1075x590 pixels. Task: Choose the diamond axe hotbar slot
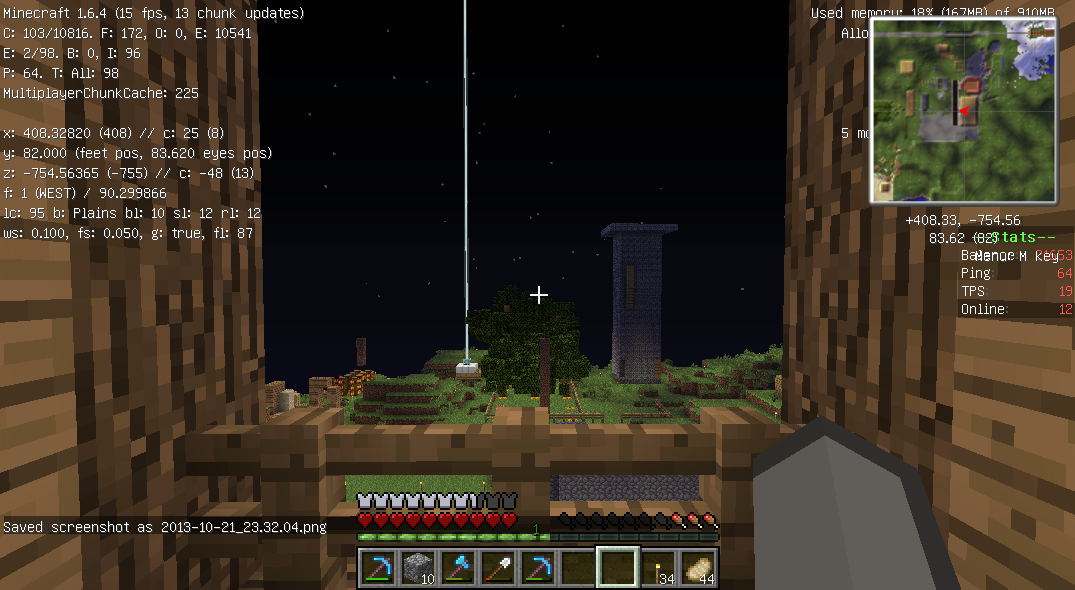457,568
